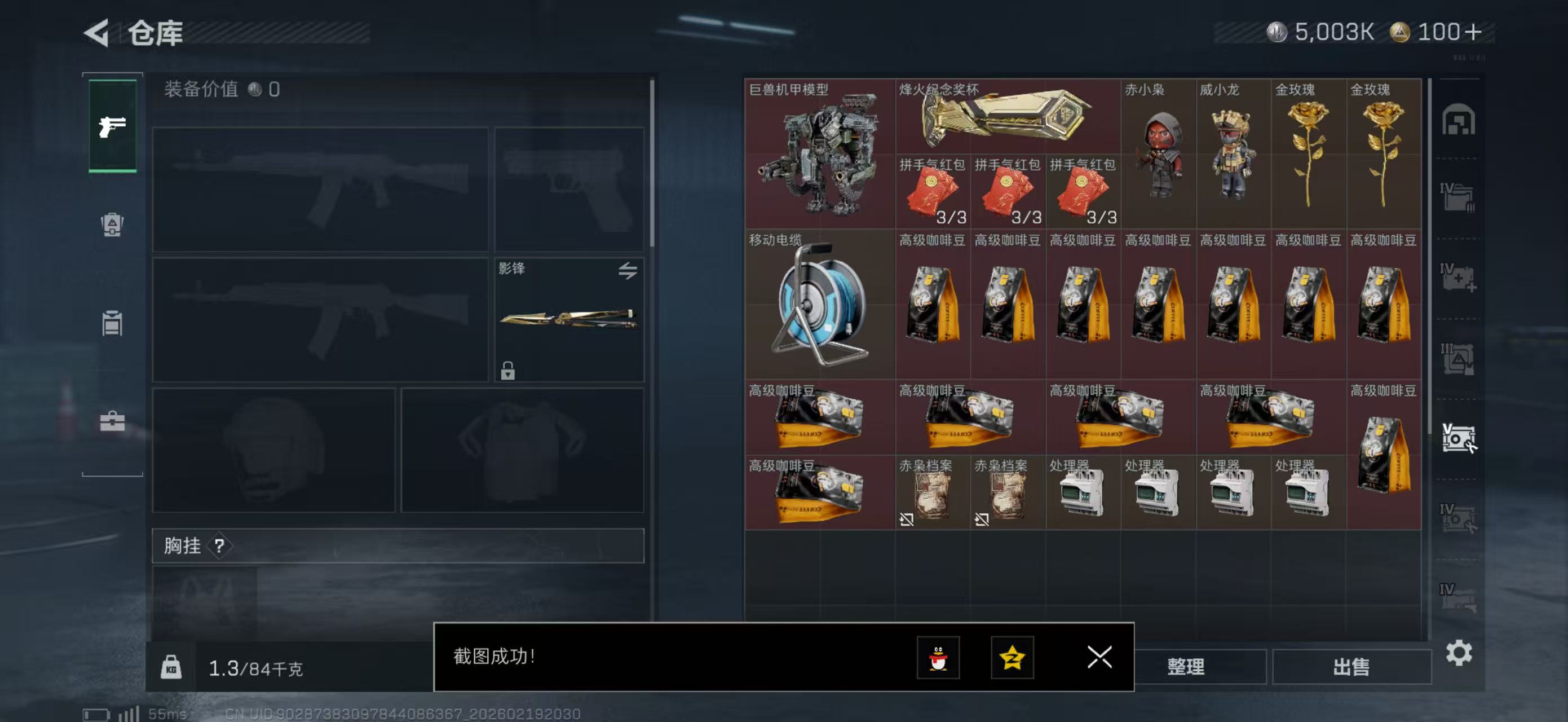Open the briefcase equipment category icon
The height and width of the screenshot is (722, 1568).
coord(113,420)
